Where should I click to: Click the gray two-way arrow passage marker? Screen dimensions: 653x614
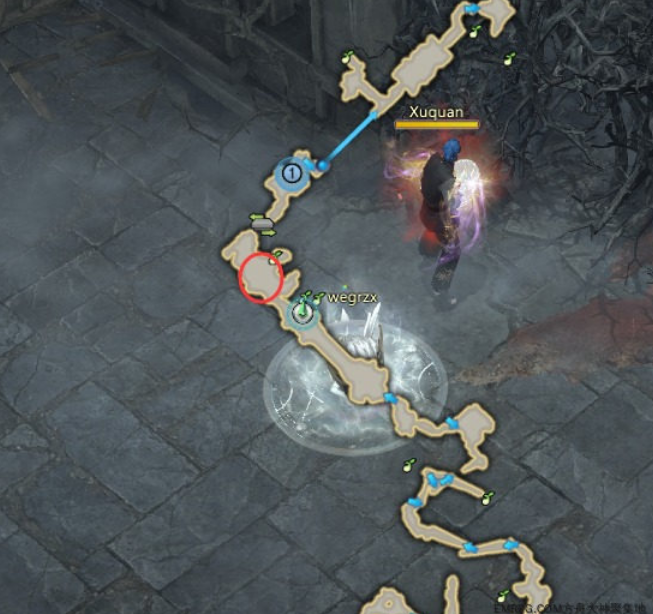click(262, 223)
